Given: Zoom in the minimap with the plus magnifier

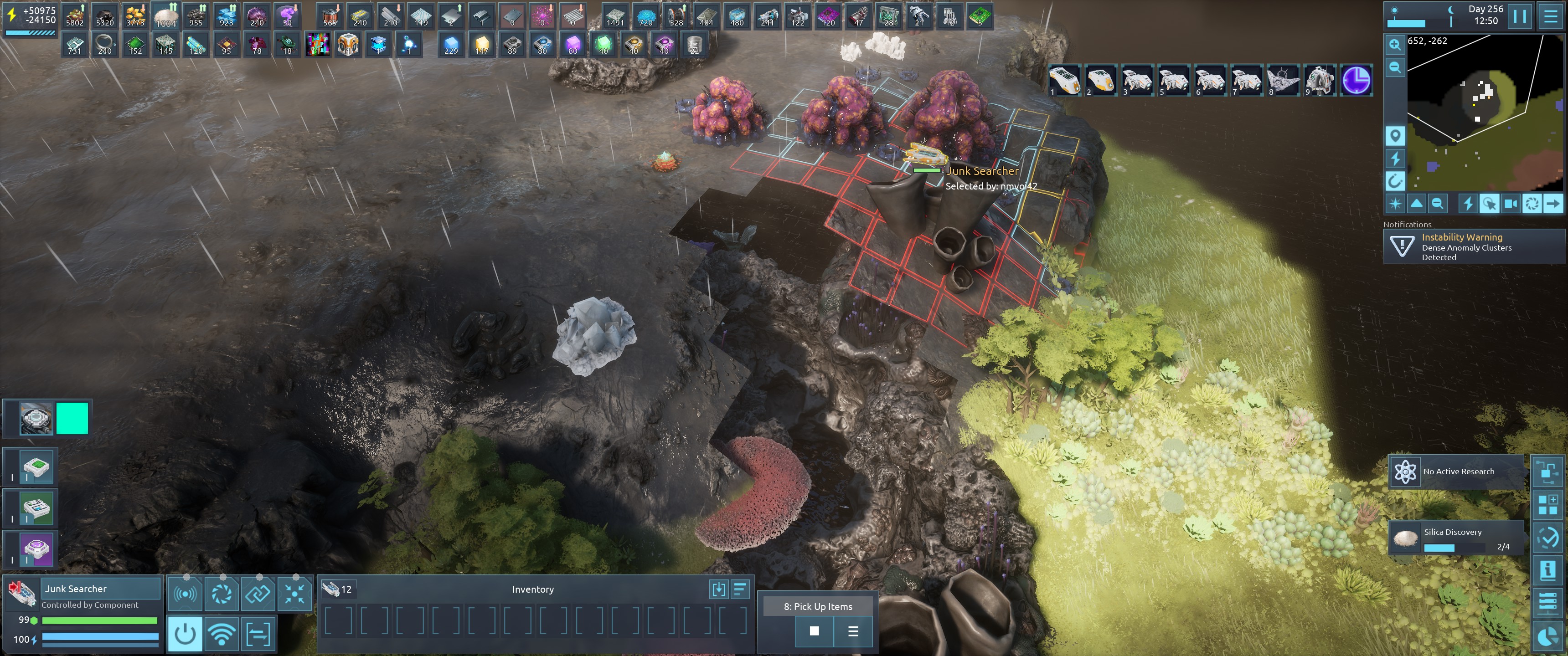Looking at the screenshot, I should pyautogui.click(x=1394, y=45).
